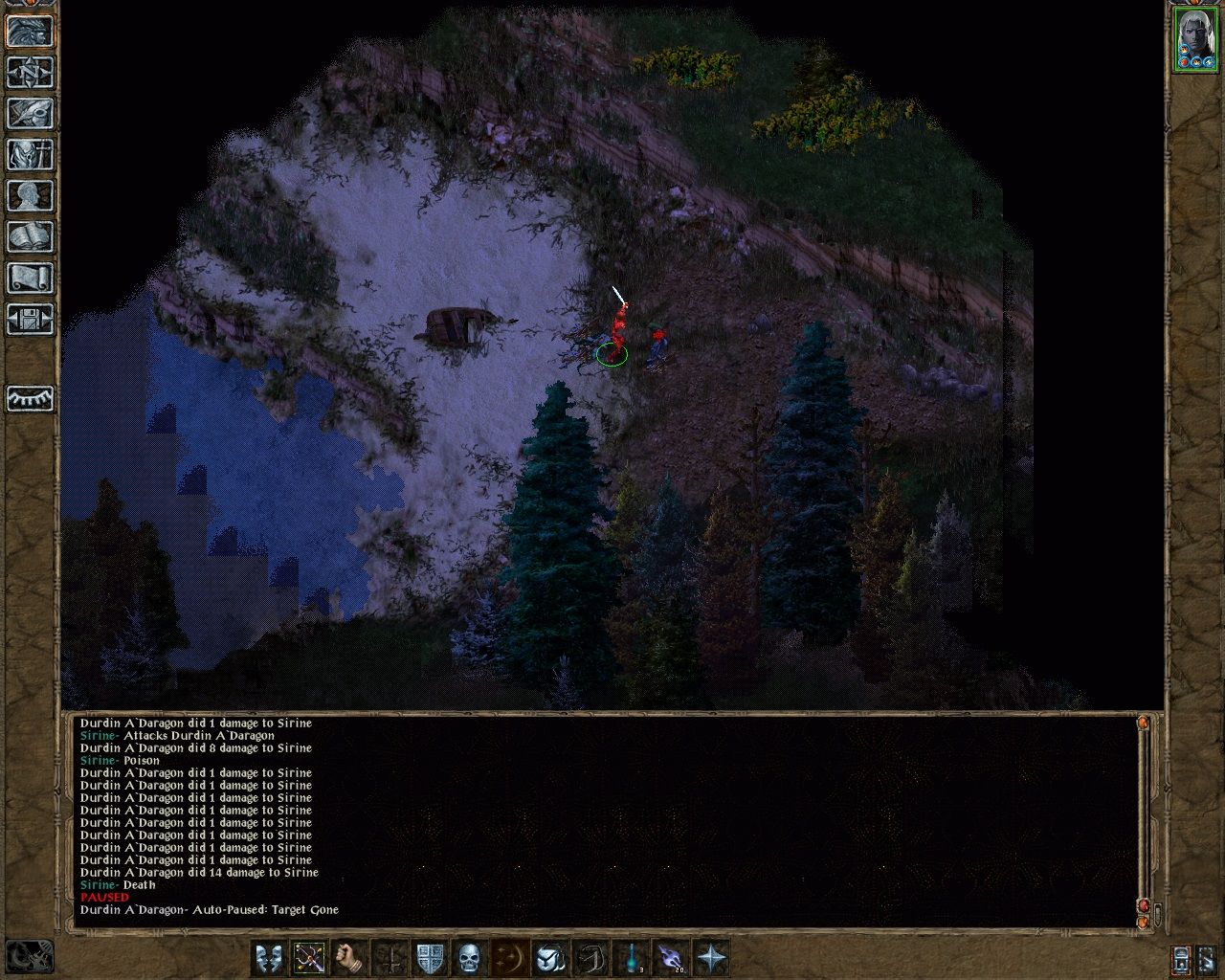Open the inventory screen button

pyautogui.click(x=30, y=154)
